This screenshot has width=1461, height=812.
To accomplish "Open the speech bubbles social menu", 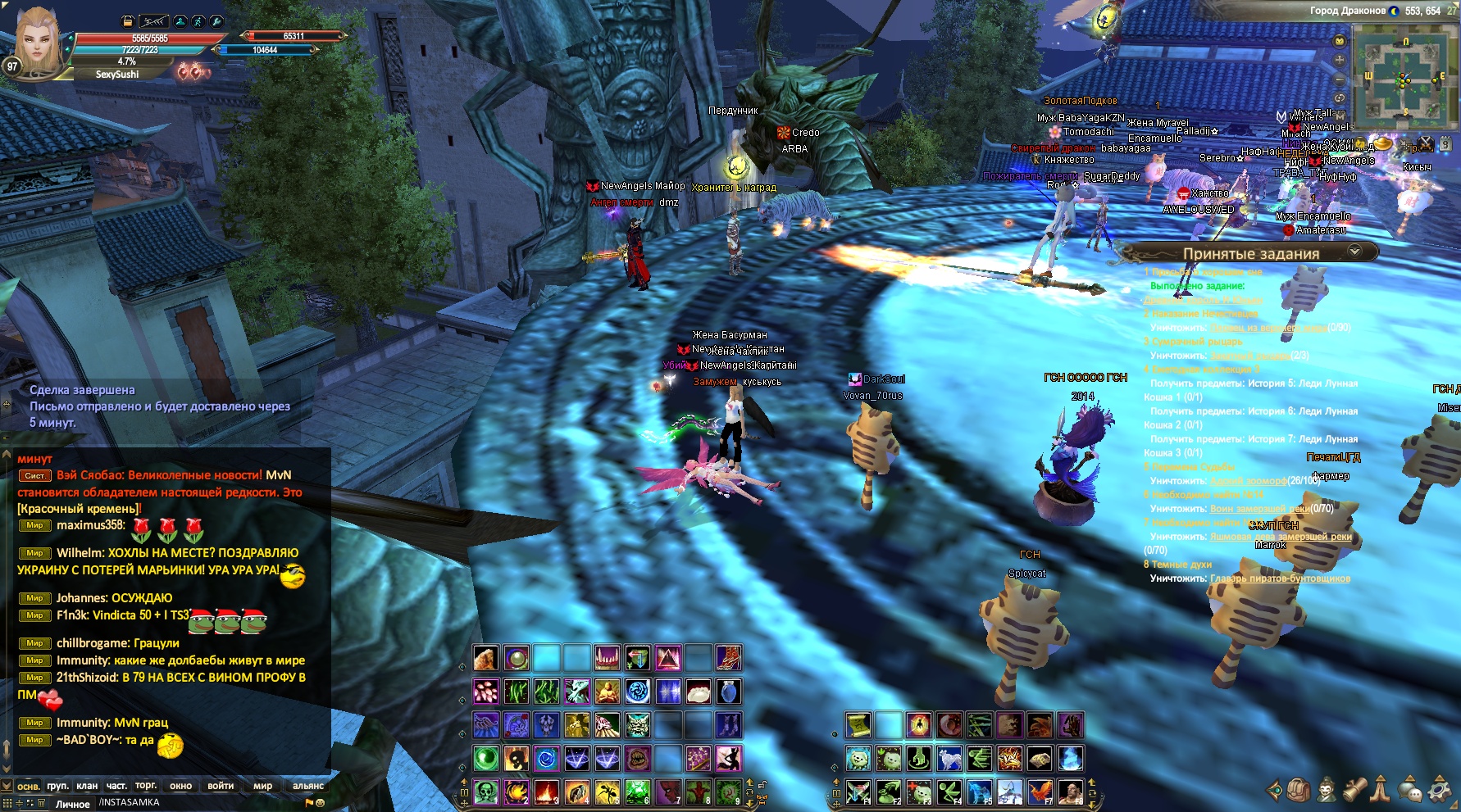I will (x=1410, y=790).
